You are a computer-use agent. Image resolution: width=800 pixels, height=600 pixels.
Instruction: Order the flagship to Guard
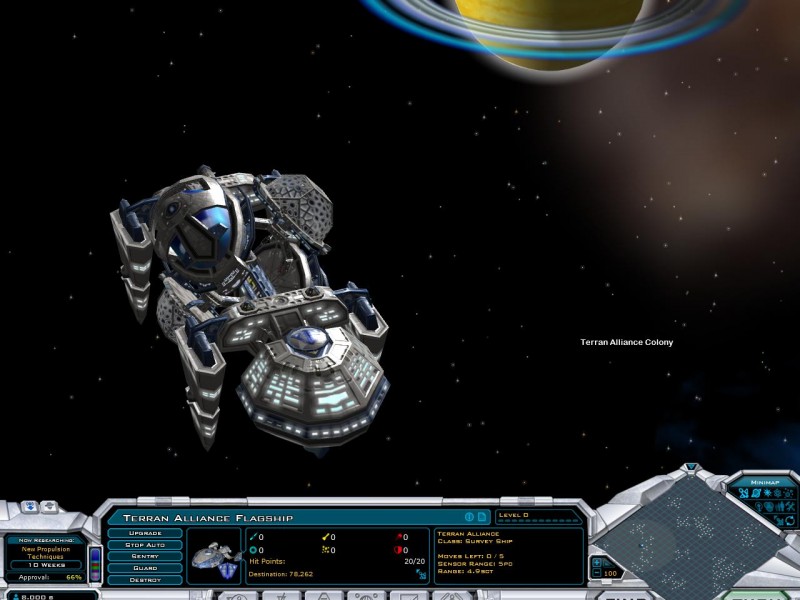pyautogui.click(x=145, y=568)
